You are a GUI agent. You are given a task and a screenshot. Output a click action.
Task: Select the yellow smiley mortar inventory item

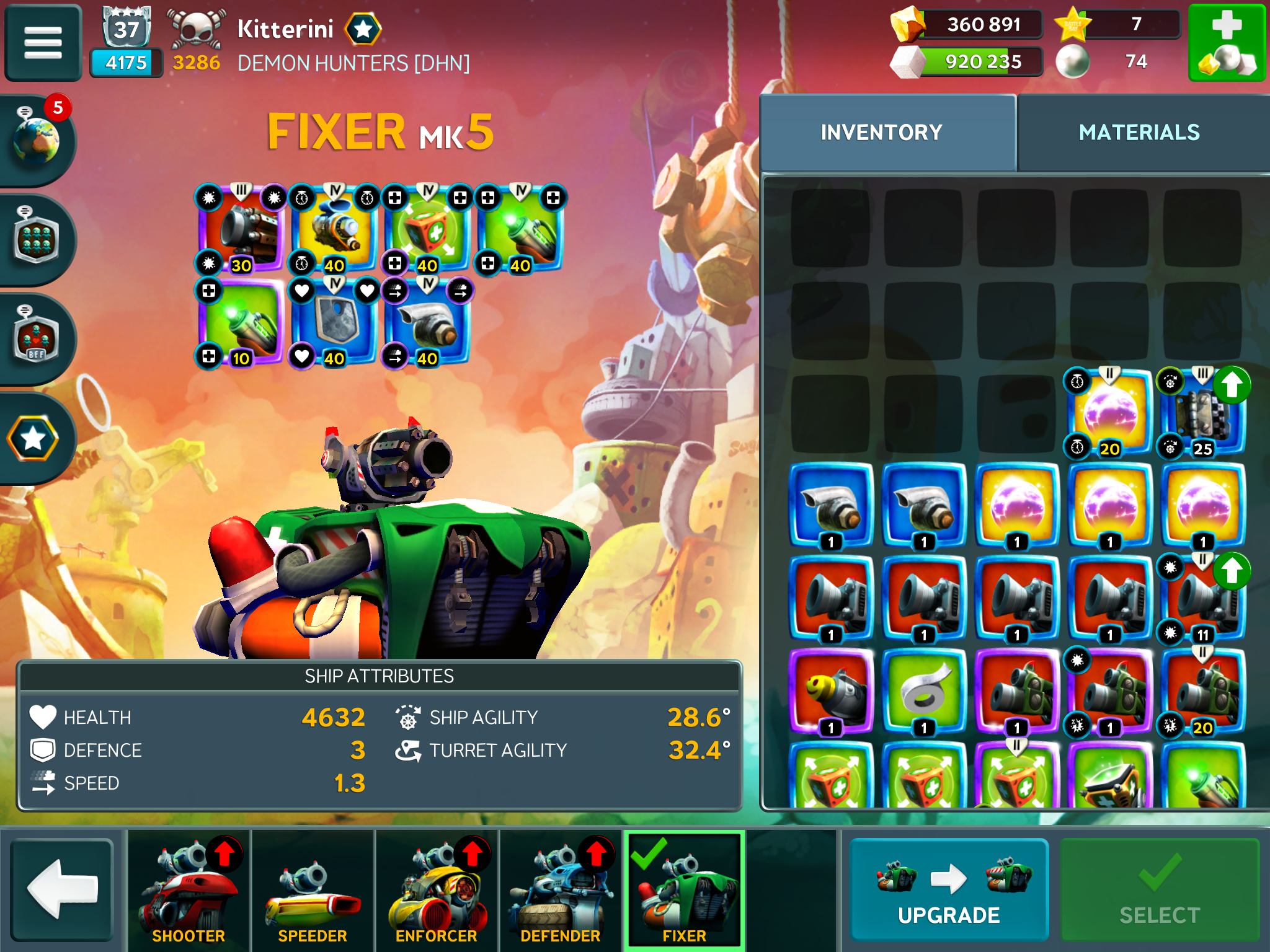(x=831, y=691)
